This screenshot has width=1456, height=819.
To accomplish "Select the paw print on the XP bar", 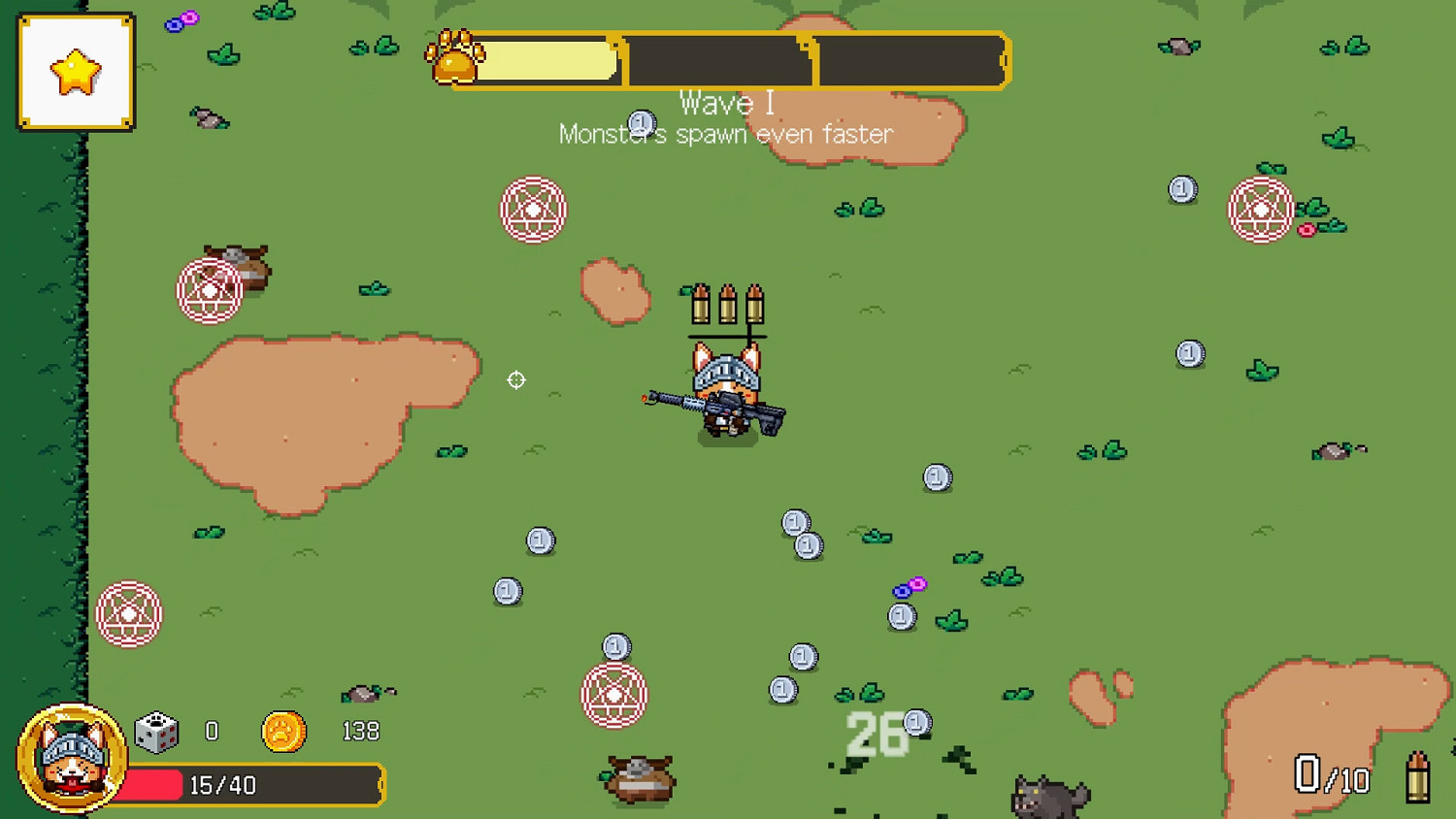I will [x=456, y=58].
